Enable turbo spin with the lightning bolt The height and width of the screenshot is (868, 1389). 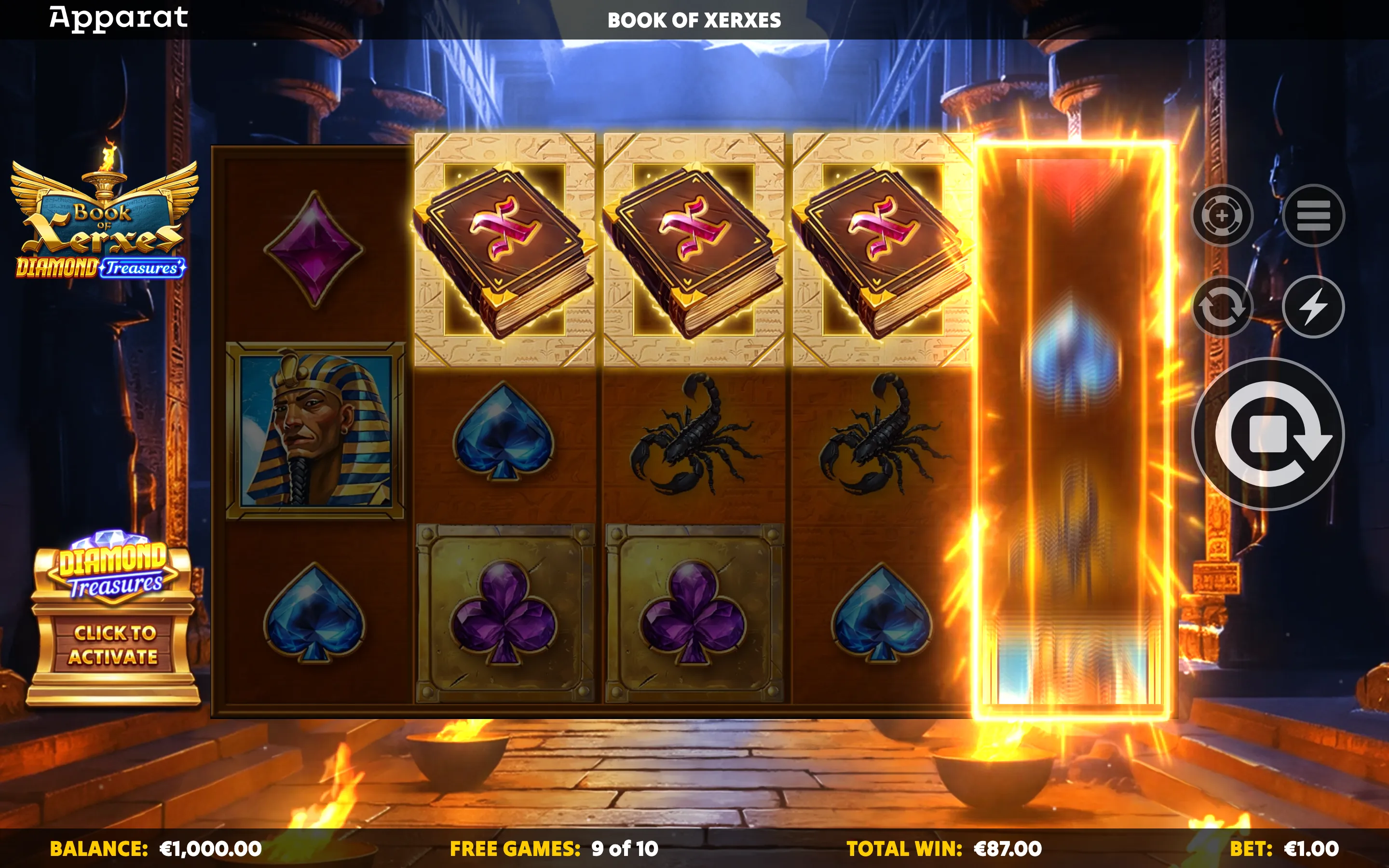click(1313, 307)
